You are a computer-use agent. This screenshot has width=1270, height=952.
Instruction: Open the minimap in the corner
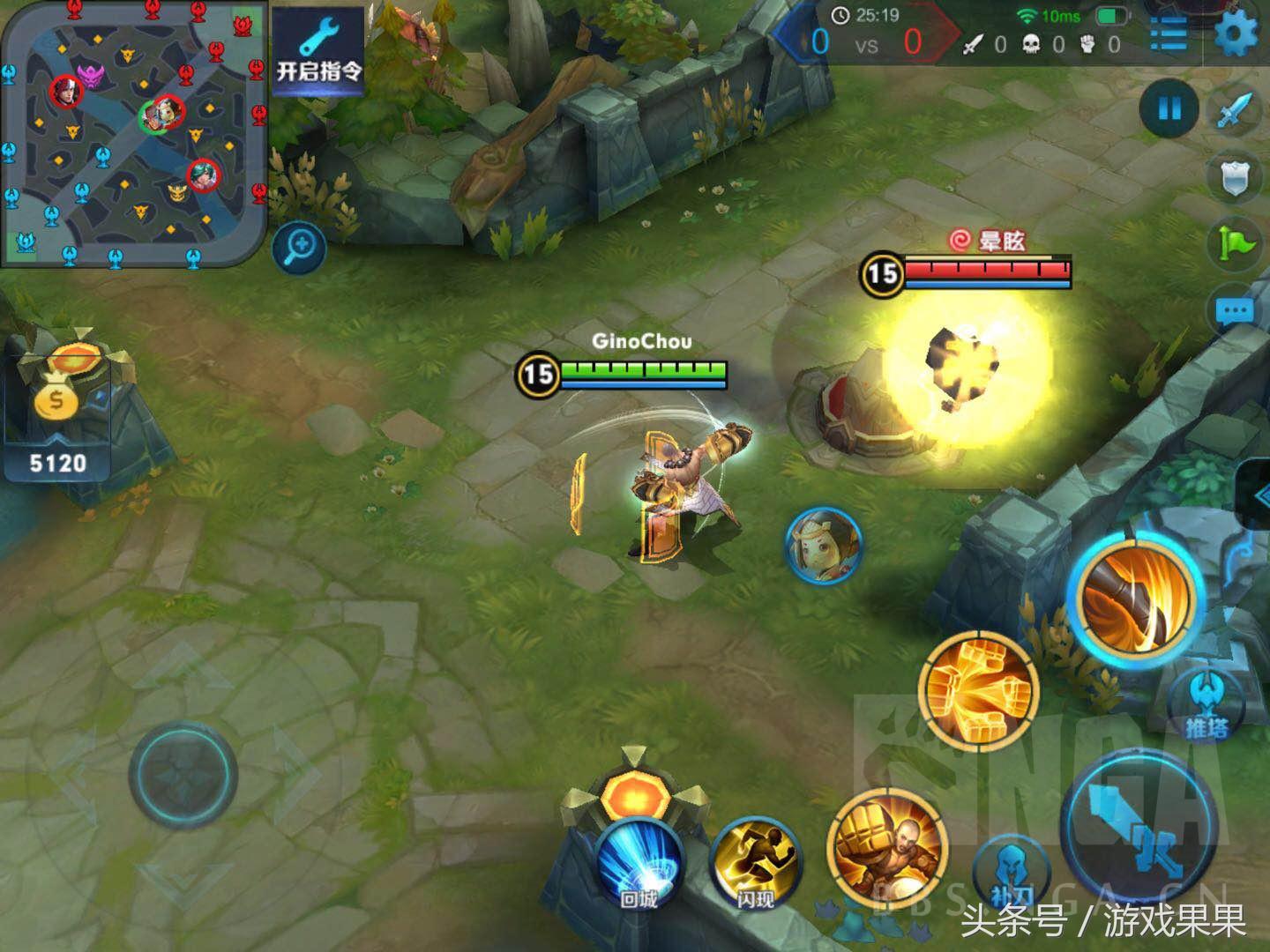(134, 132)
